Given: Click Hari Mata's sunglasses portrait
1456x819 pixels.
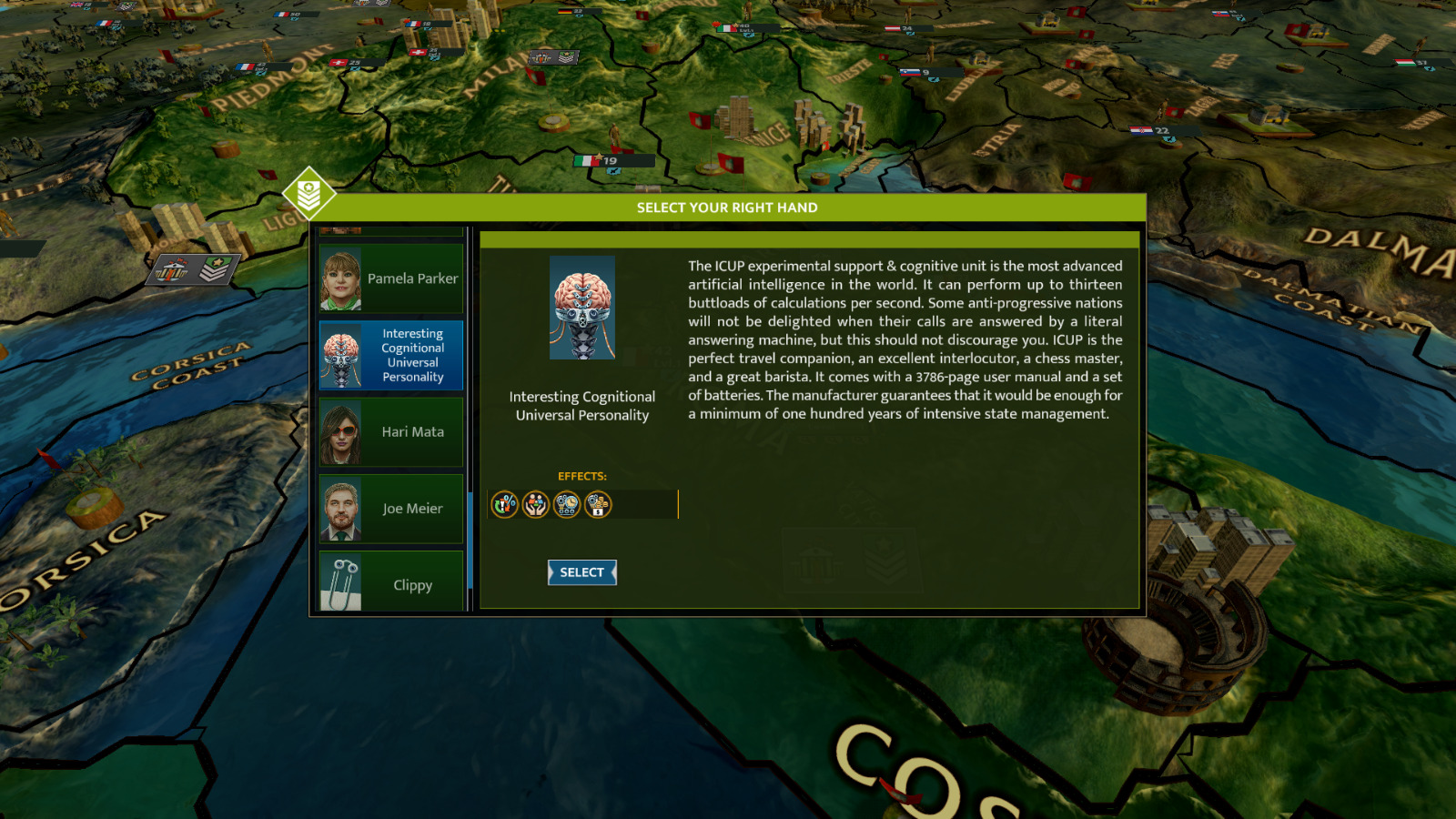Looking at the screenshot, I should point(341,432).
